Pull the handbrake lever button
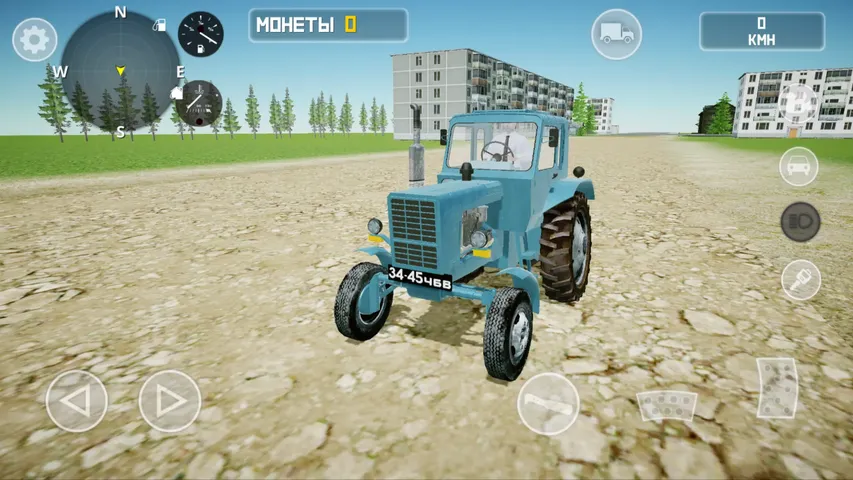This screenshot has height=480, width=853. (548, 404)
